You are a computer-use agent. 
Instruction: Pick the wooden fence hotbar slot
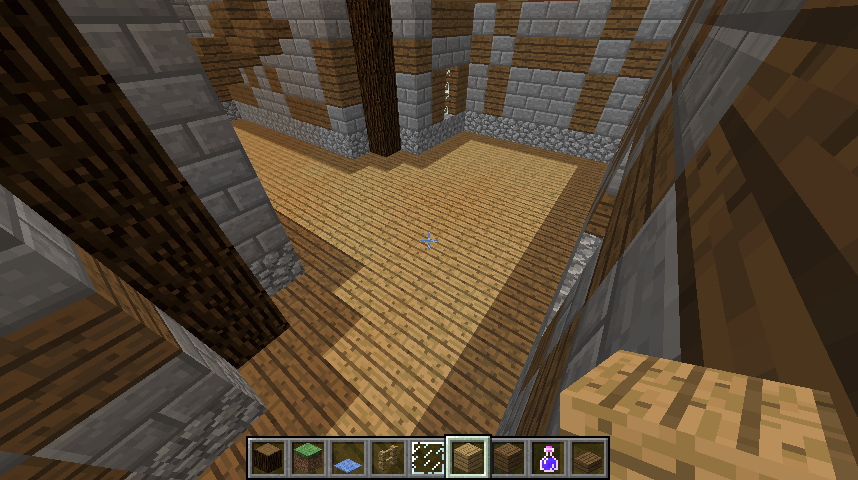click(387, 457)
